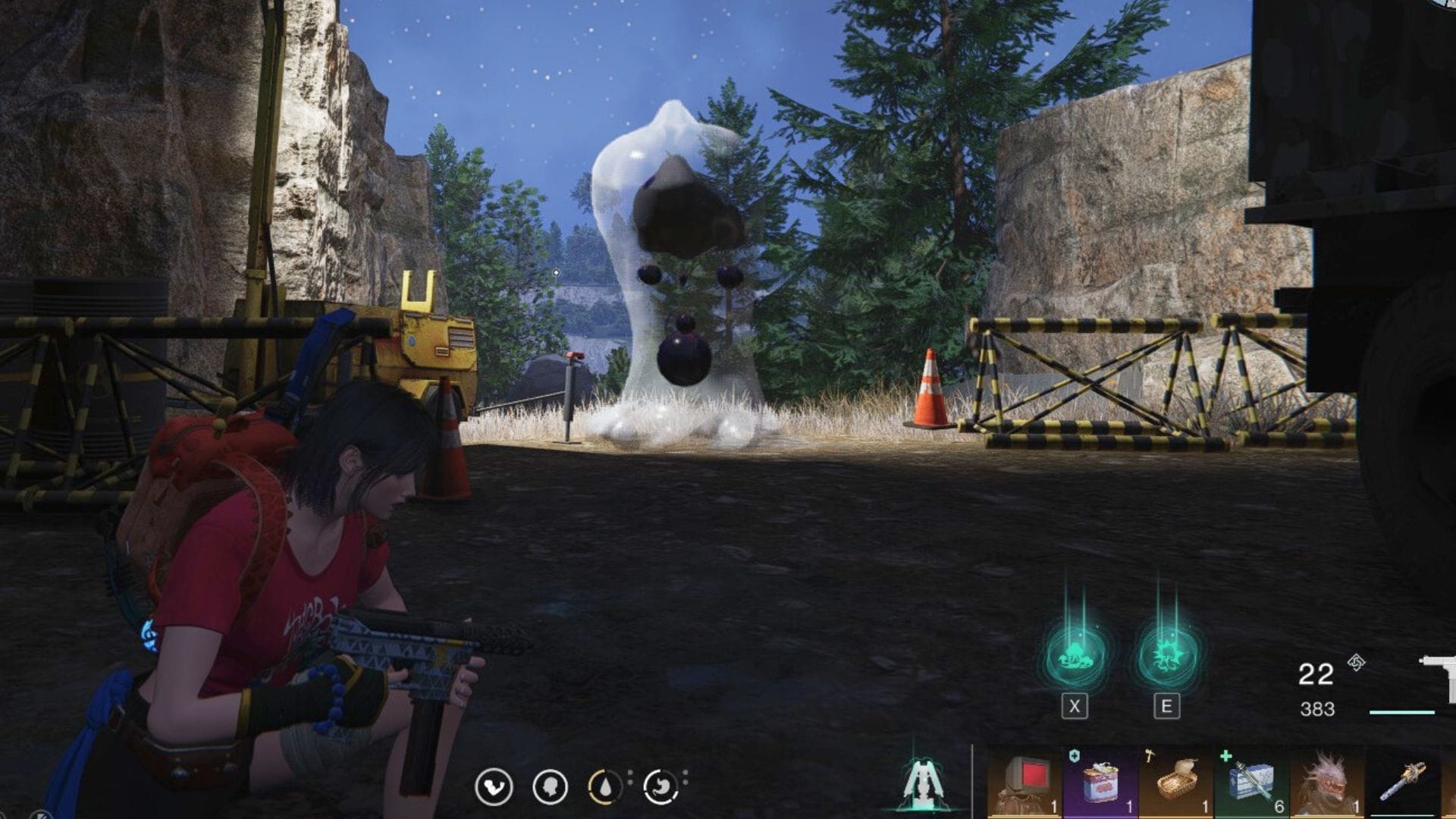1456x819 pixels.
Task: Click the fire-mode diamond icon beside ammo count
Action: click(x=1354, y=662)
